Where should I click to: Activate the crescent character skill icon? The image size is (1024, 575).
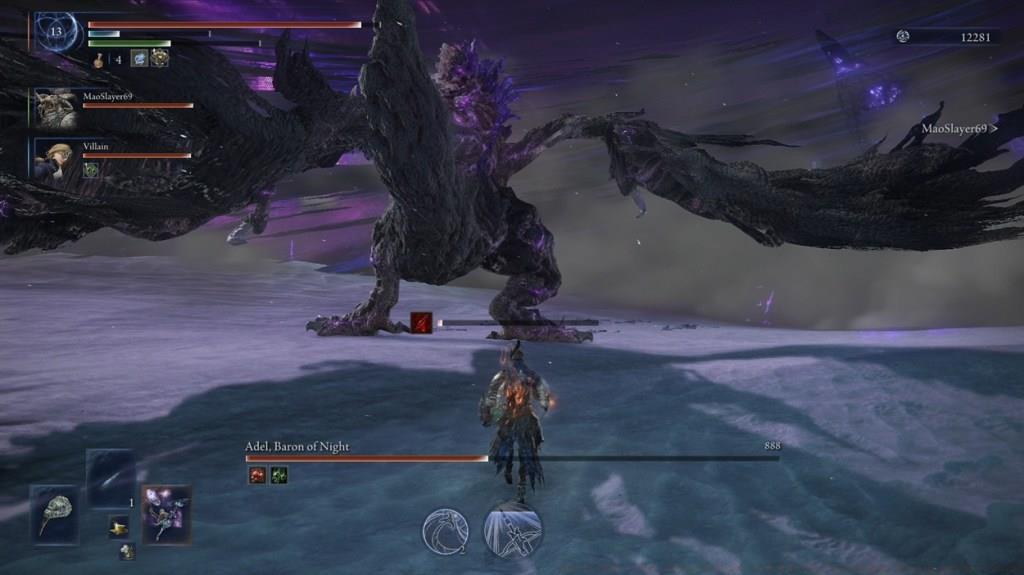[445, 531]
